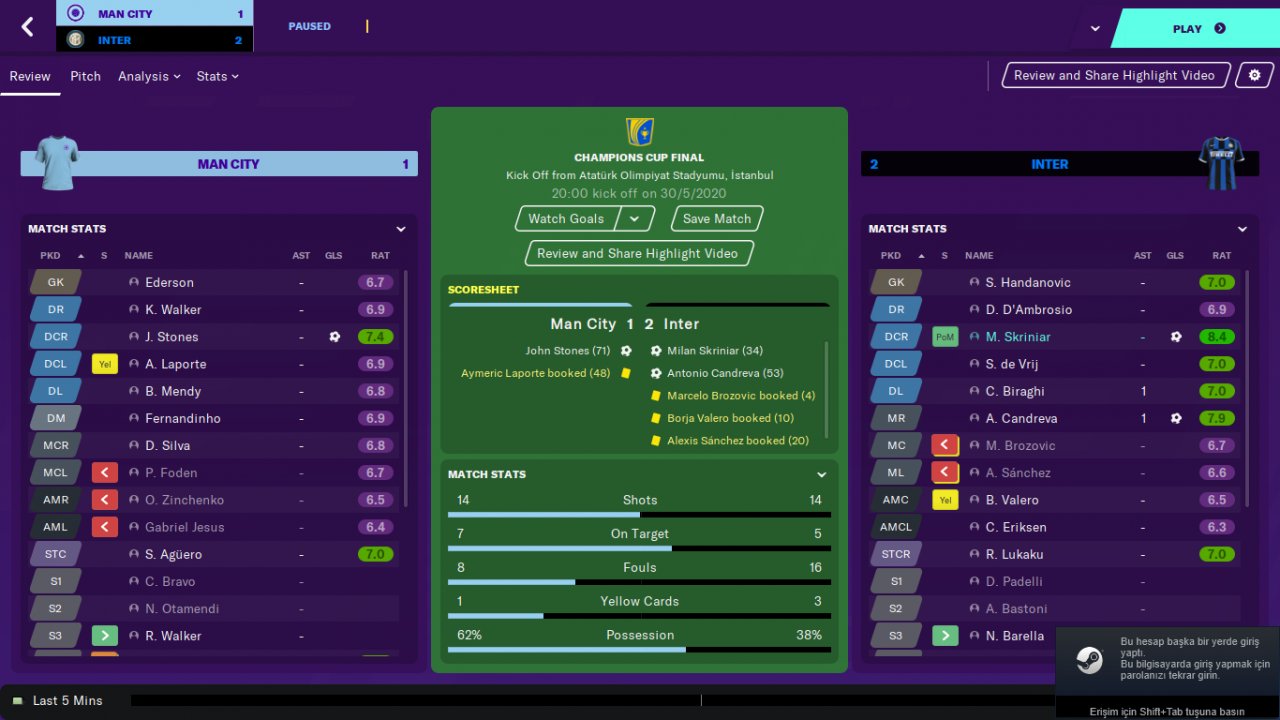This screenshot has width=1280, height=720.
Task: Collapse the center Match Stats panel
Action: click(x=822, y=475)
